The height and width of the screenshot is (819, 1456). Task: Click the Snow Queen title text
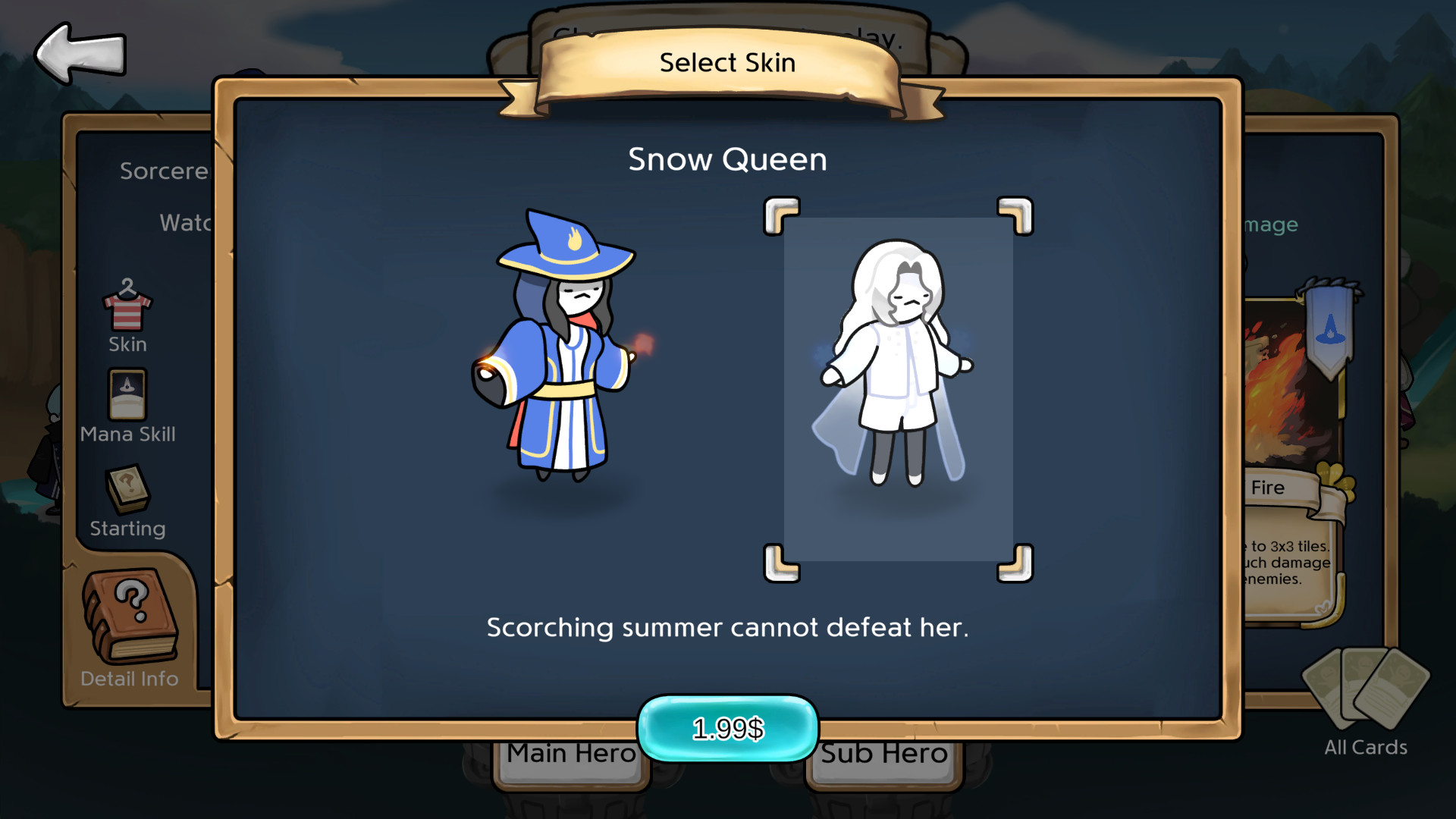pyautogui.click(x=727, y=159)
